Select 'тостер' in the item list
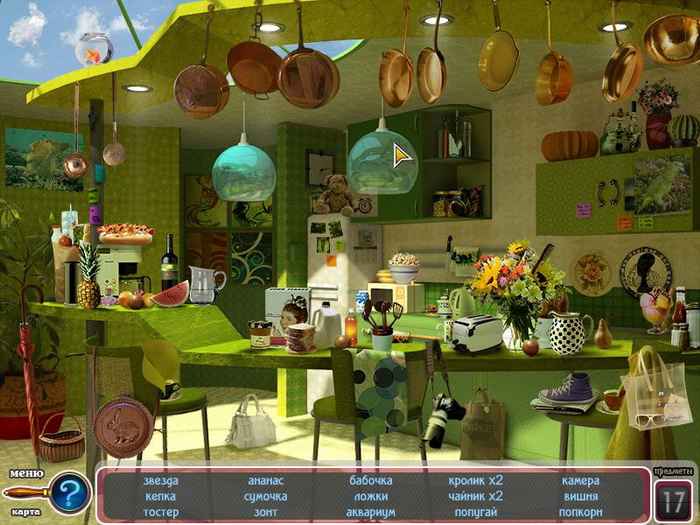 [161, 512]
